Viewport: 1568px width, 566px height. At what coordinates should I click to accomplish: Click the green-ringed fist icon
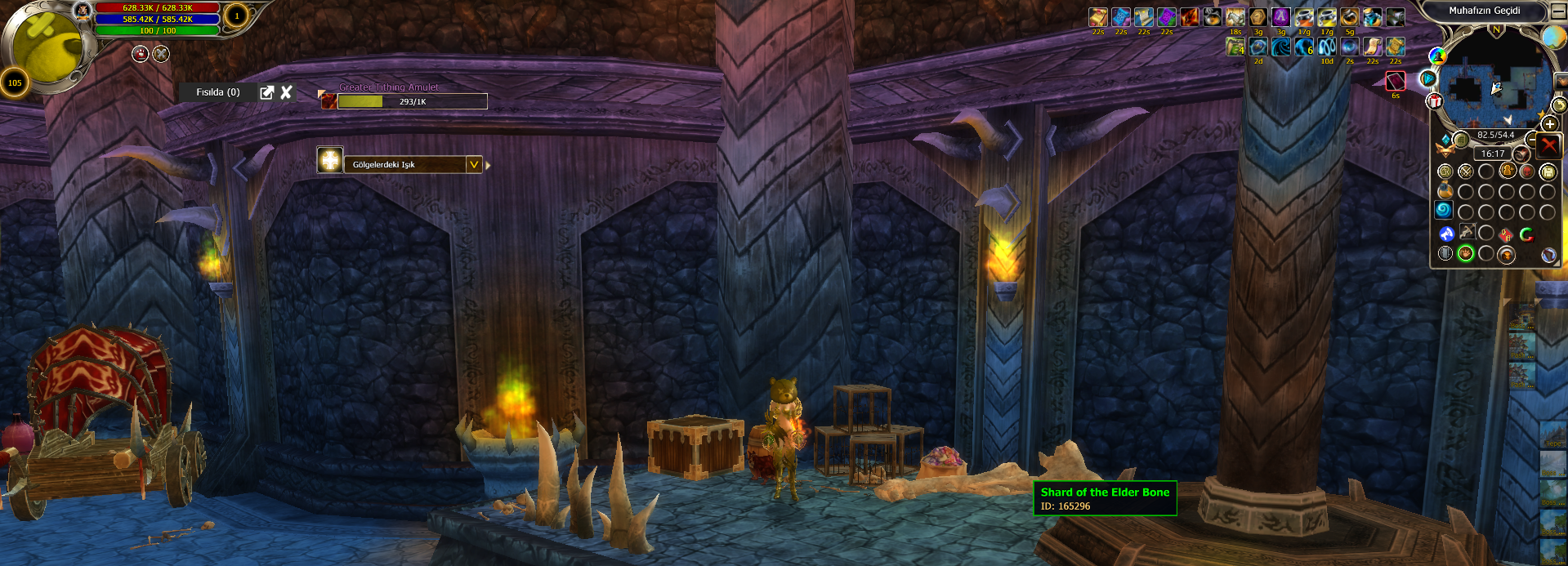(1466, 254)
